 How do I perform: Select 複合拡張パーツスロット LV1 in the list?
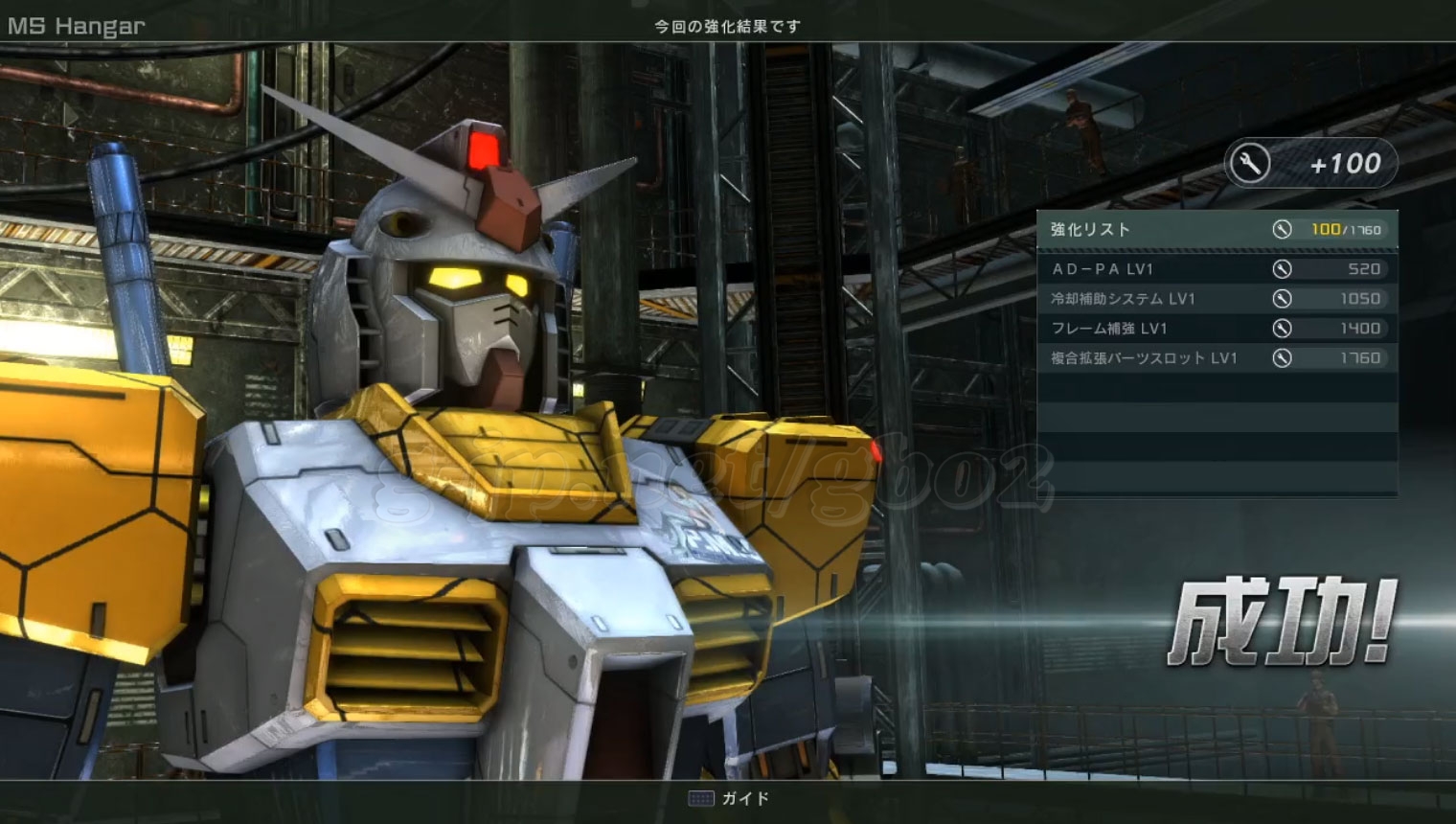click(1216, 358)
